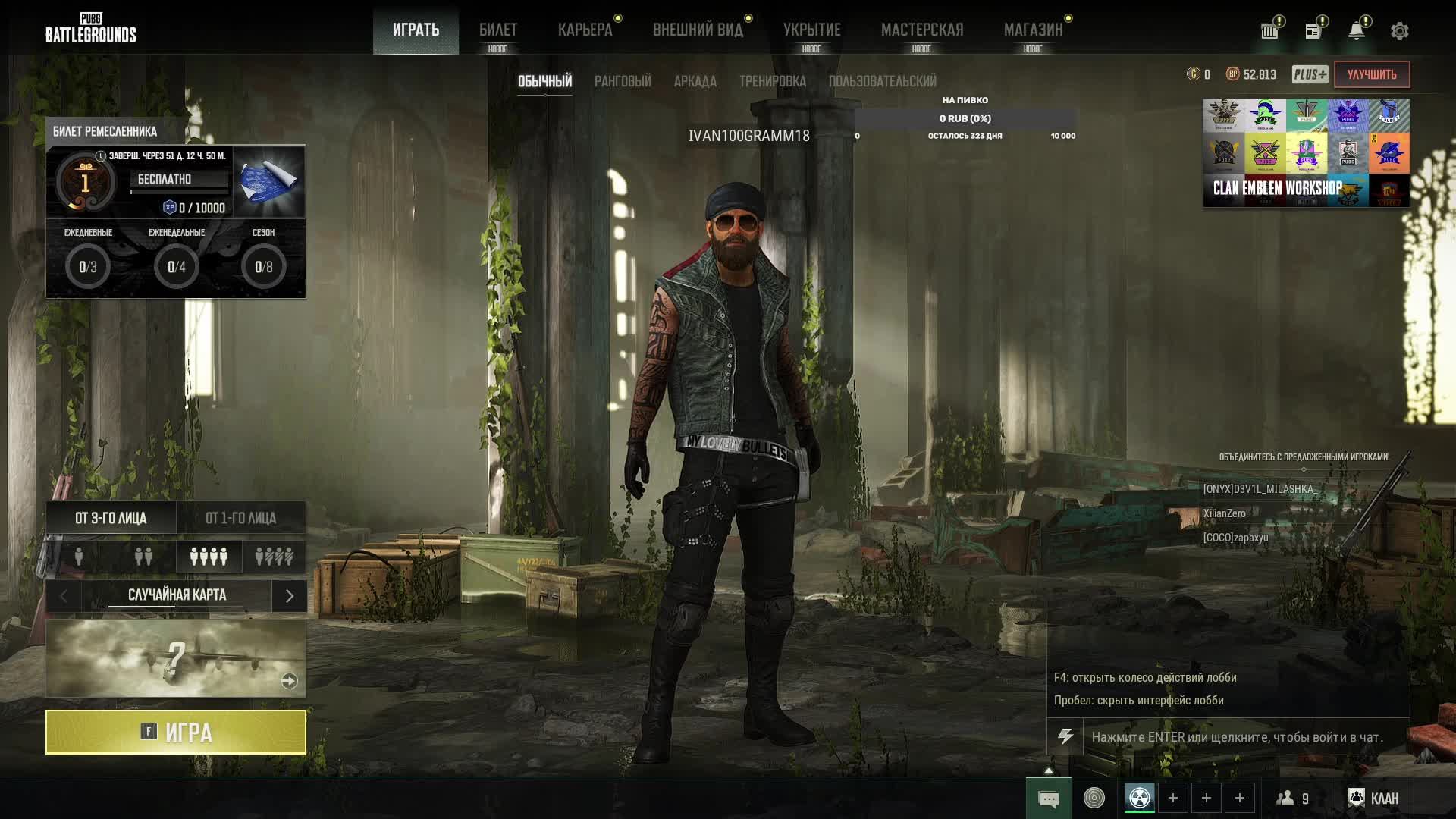The width and height of the screenshot is (1456, 819).
Task: Click the chat input field
Action: (1244, 737)
